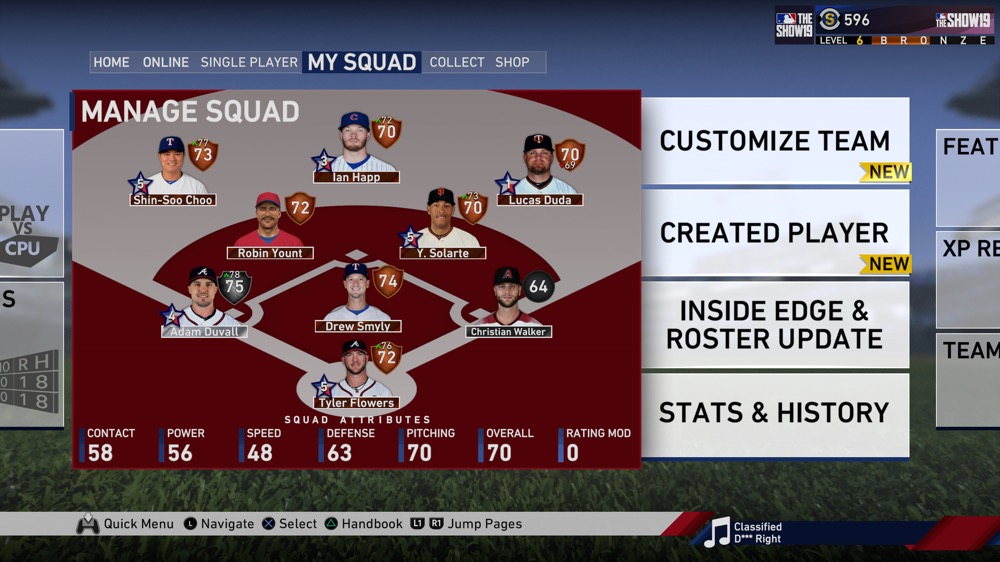
Task: Go to the Single Player tab
Action: [x=249, y=62]
